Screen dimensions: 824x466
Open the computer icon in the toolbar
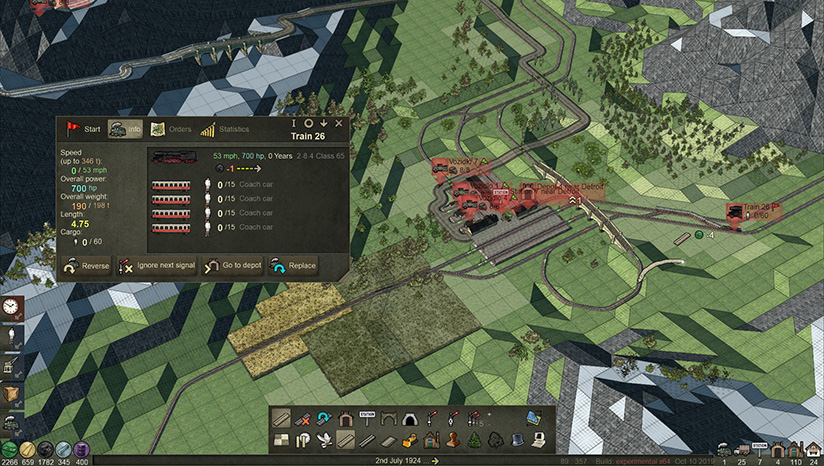tap(538, 439)
